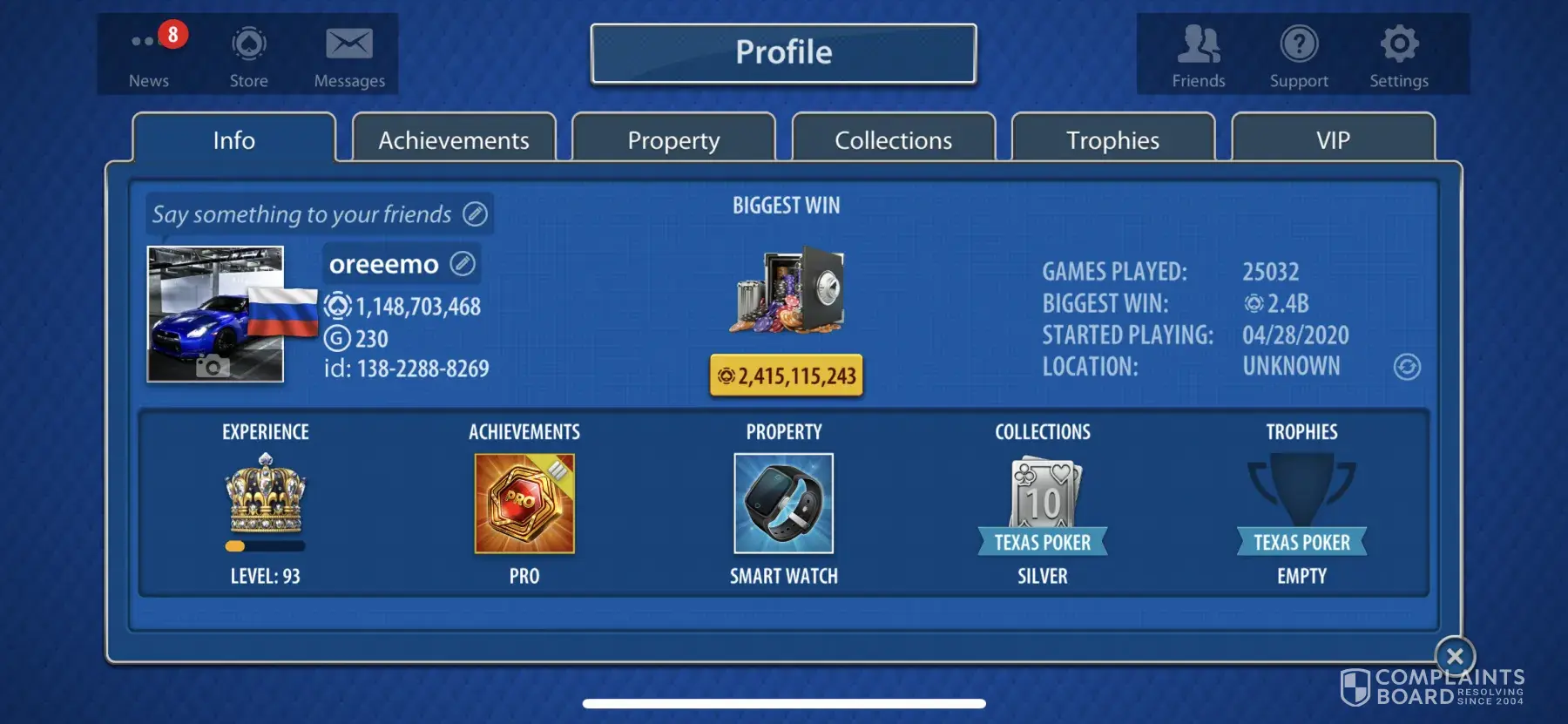Open the Friends list

click(x=1199, y=55)
